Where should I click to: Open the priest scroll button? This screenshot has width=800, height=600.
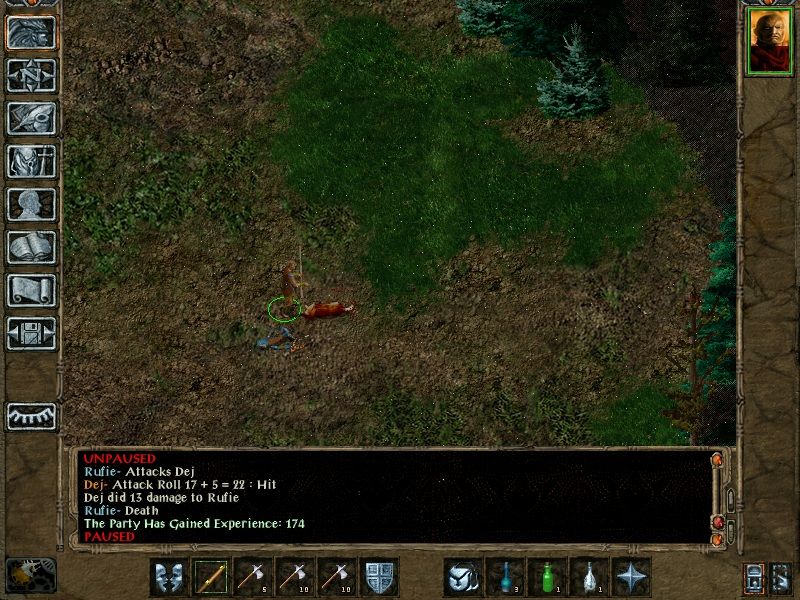[32, 290]
